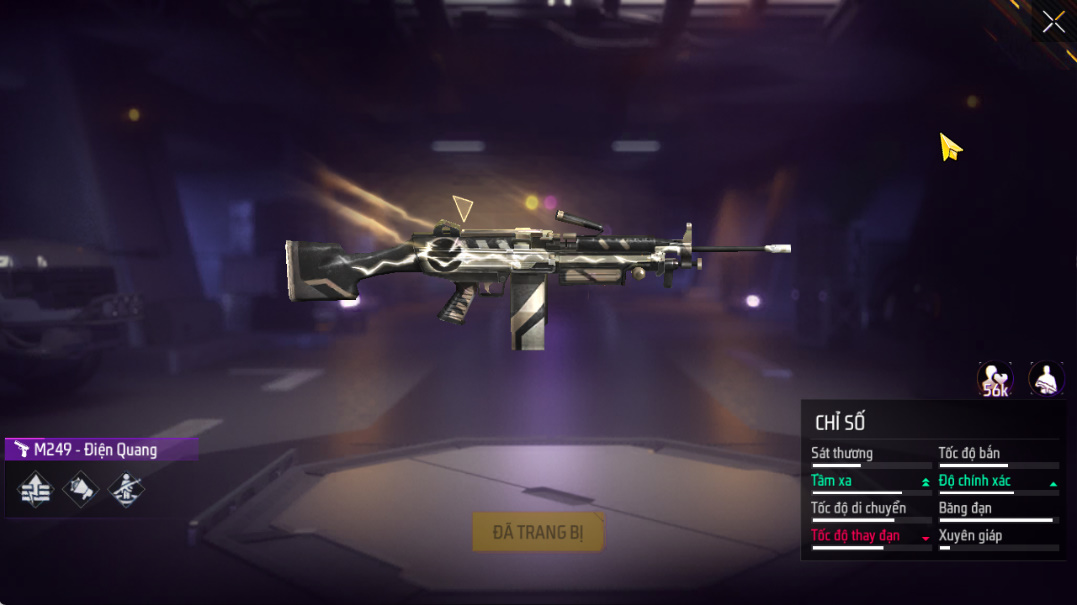Select the megaphone skin effect icon
The width and height of the screenshot is (1077, 605).
click(x=81, y=489)
